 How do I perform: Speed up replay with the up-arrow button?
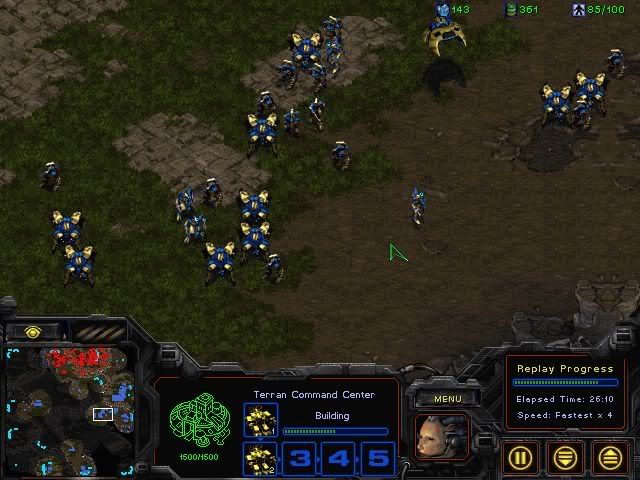(x=610, y=457)
